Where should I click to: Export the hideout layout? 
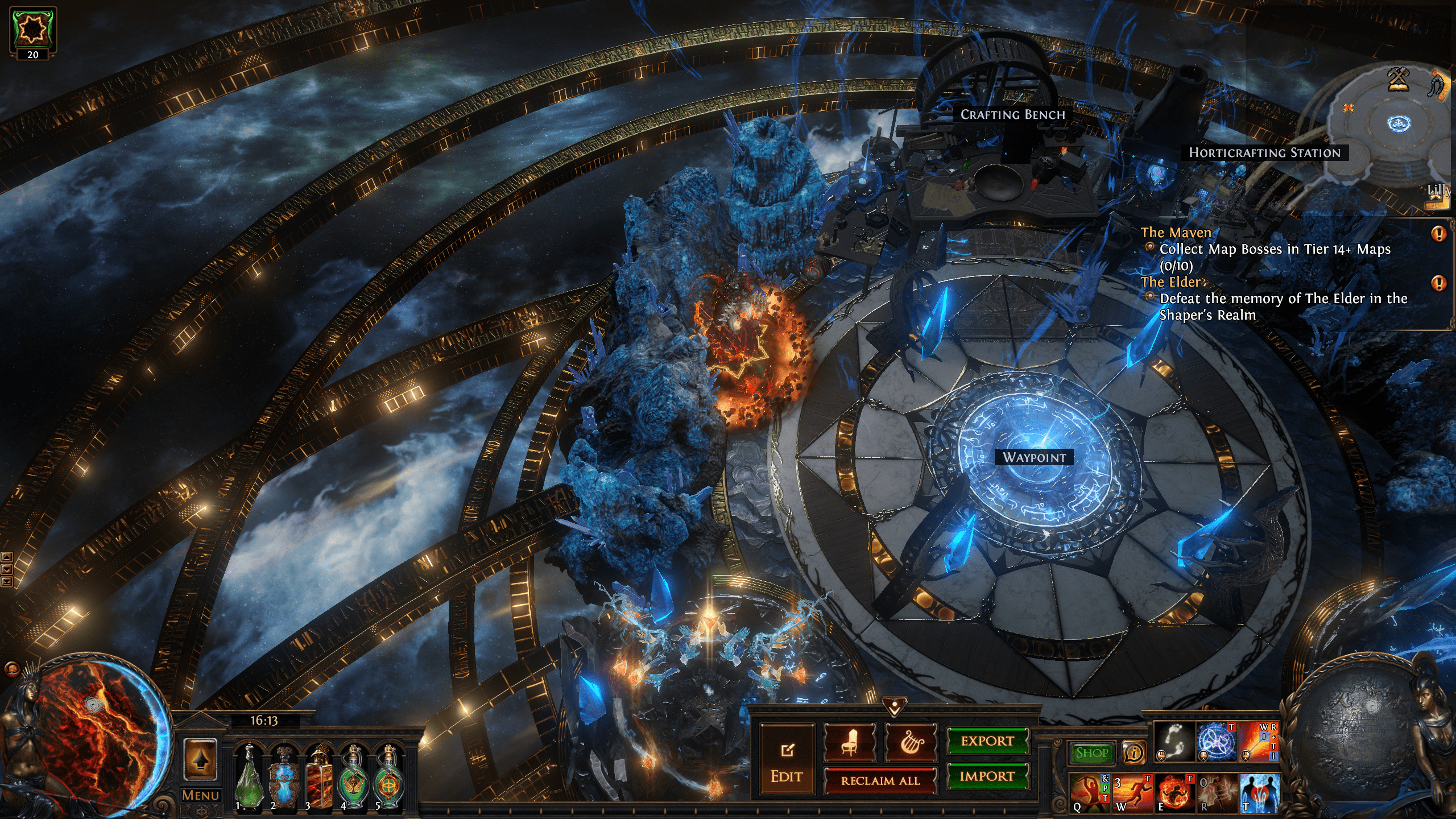(987, 741)
